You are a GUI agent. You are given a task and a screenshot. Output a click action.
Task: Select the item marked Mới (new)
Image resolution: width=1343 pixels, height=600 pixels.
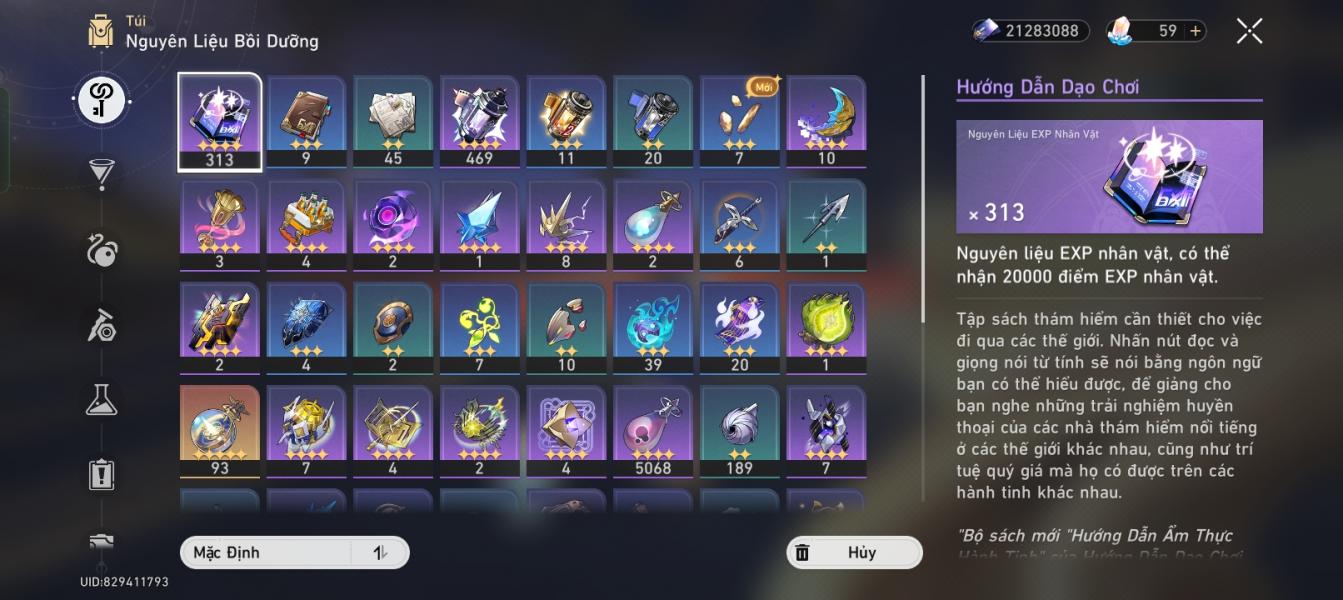[739, 120]
